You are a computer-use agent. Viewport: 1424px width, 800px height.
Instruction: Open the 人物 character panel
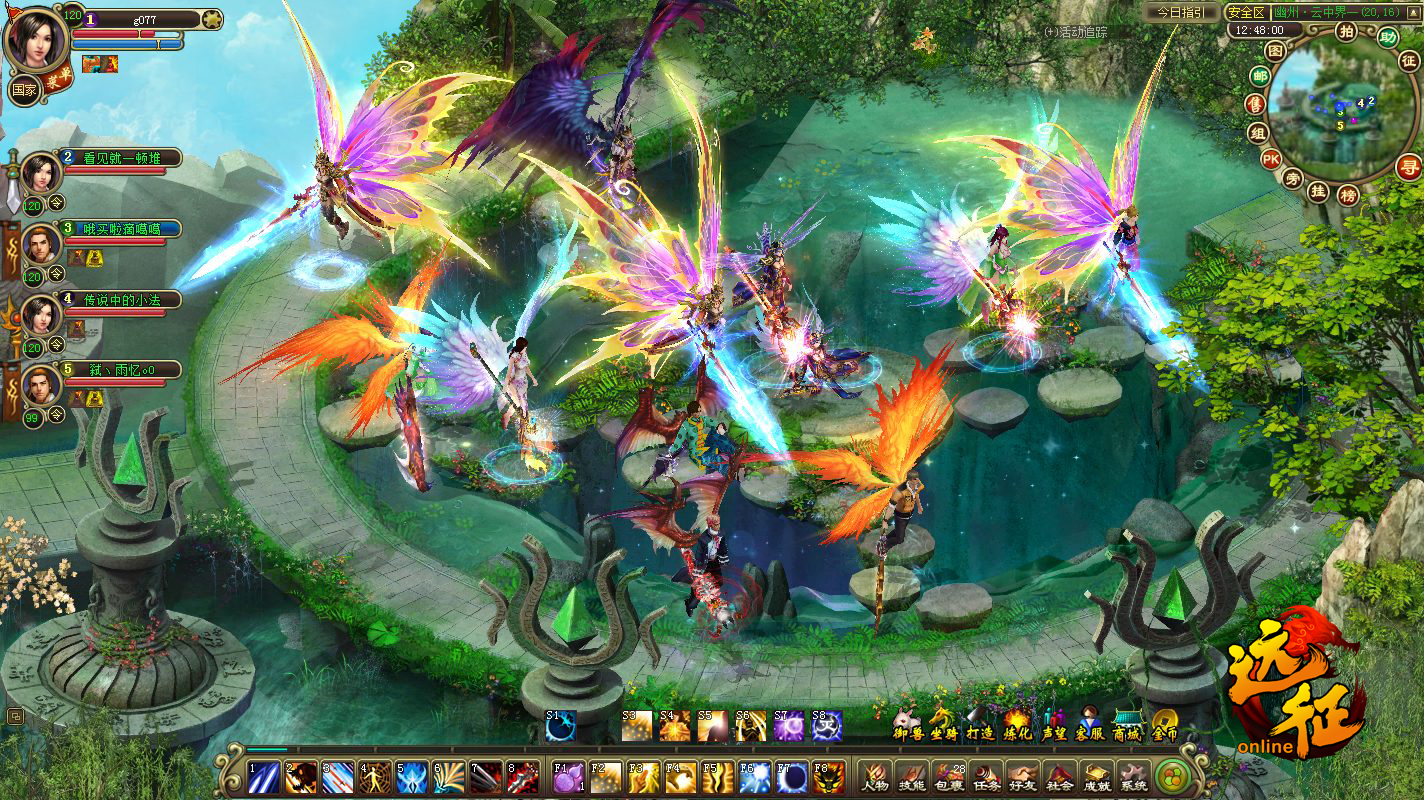point(875,776)
